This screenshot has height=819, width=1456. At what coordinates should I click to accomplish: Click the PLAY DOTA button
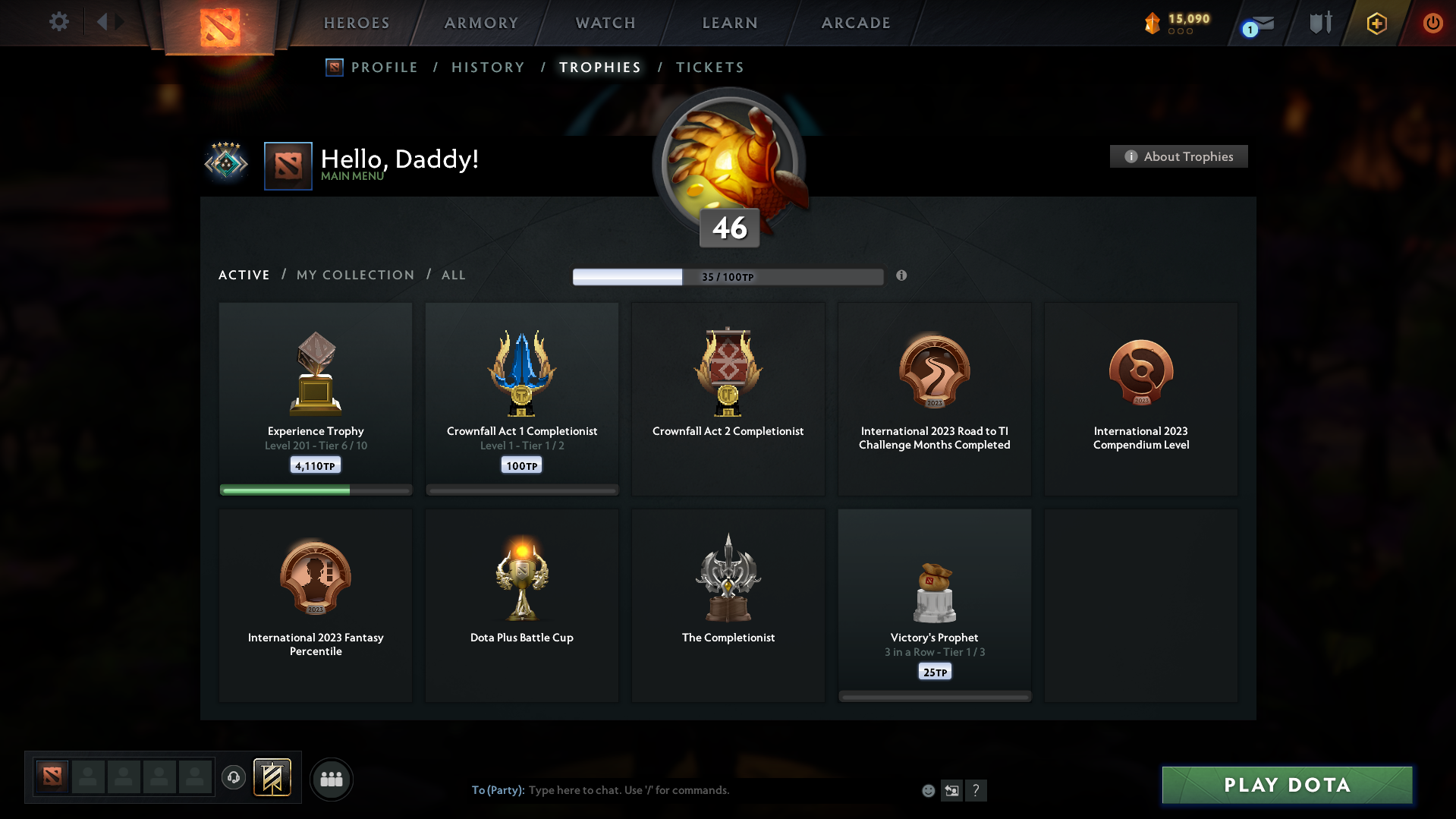(x=1286, y=785)
